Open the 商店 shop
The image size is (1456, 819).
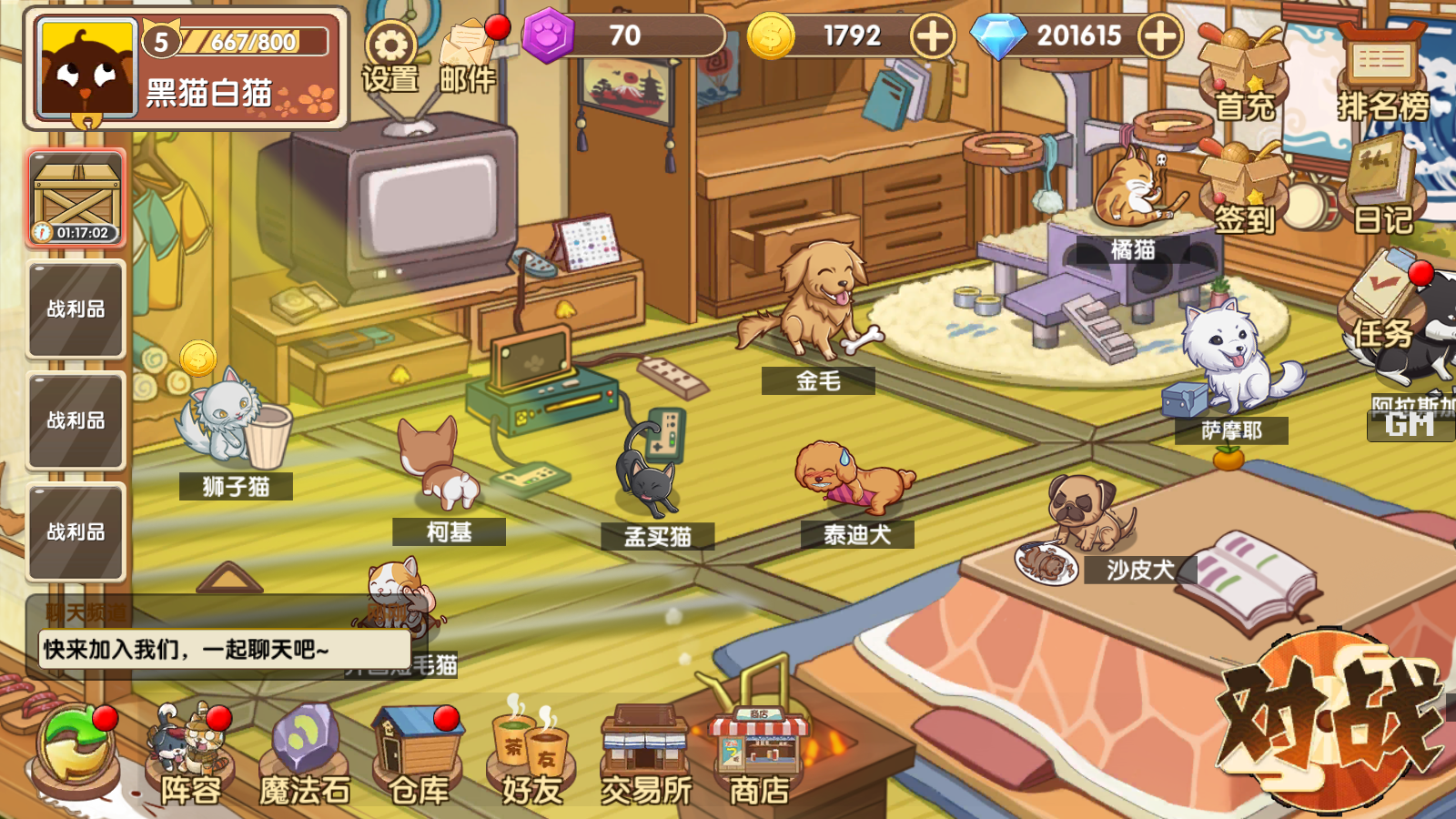tap(759, 755)
